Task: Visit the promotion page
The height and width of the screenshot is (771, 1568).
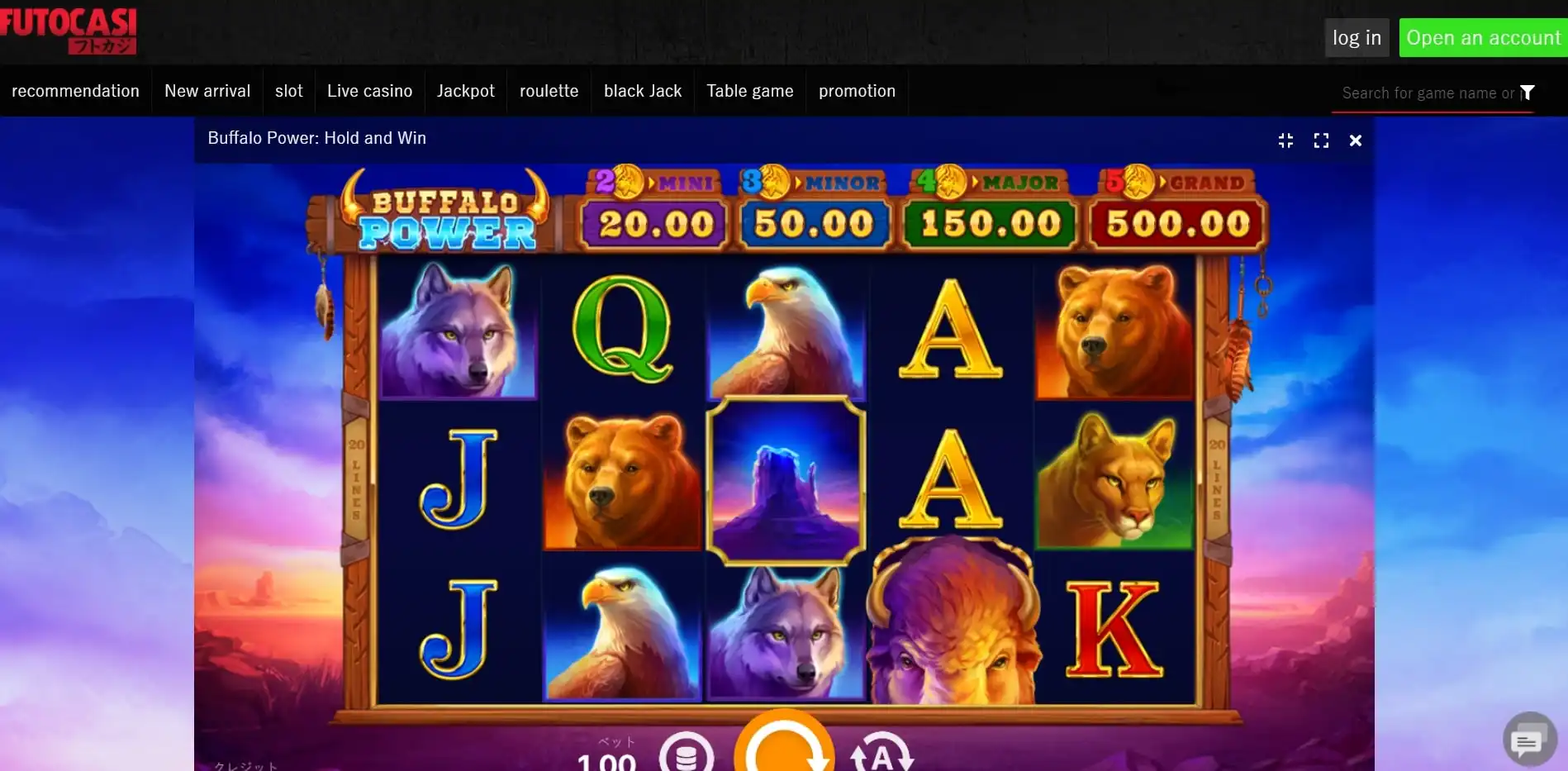Action: [x=857, y=91]
